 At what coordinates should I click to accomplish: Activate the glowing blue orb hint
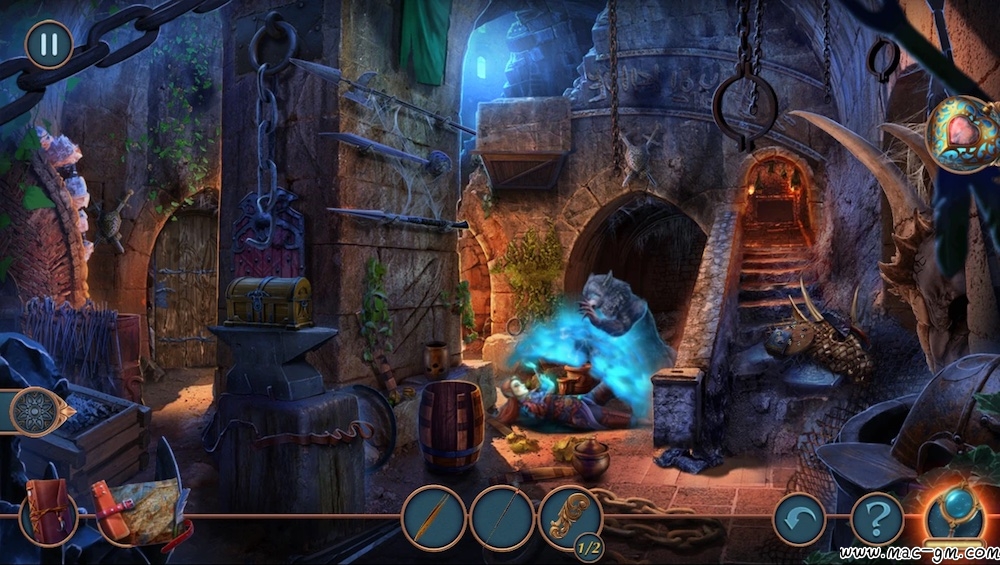pos(953,513)
